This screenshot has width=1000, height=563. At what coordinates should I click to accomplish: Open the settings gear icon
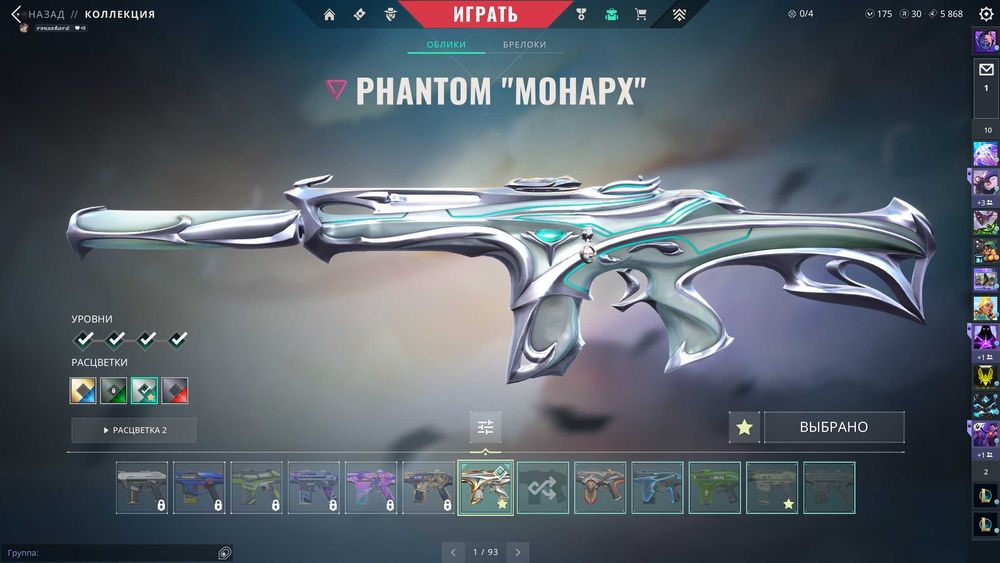(x=986, y=14)
